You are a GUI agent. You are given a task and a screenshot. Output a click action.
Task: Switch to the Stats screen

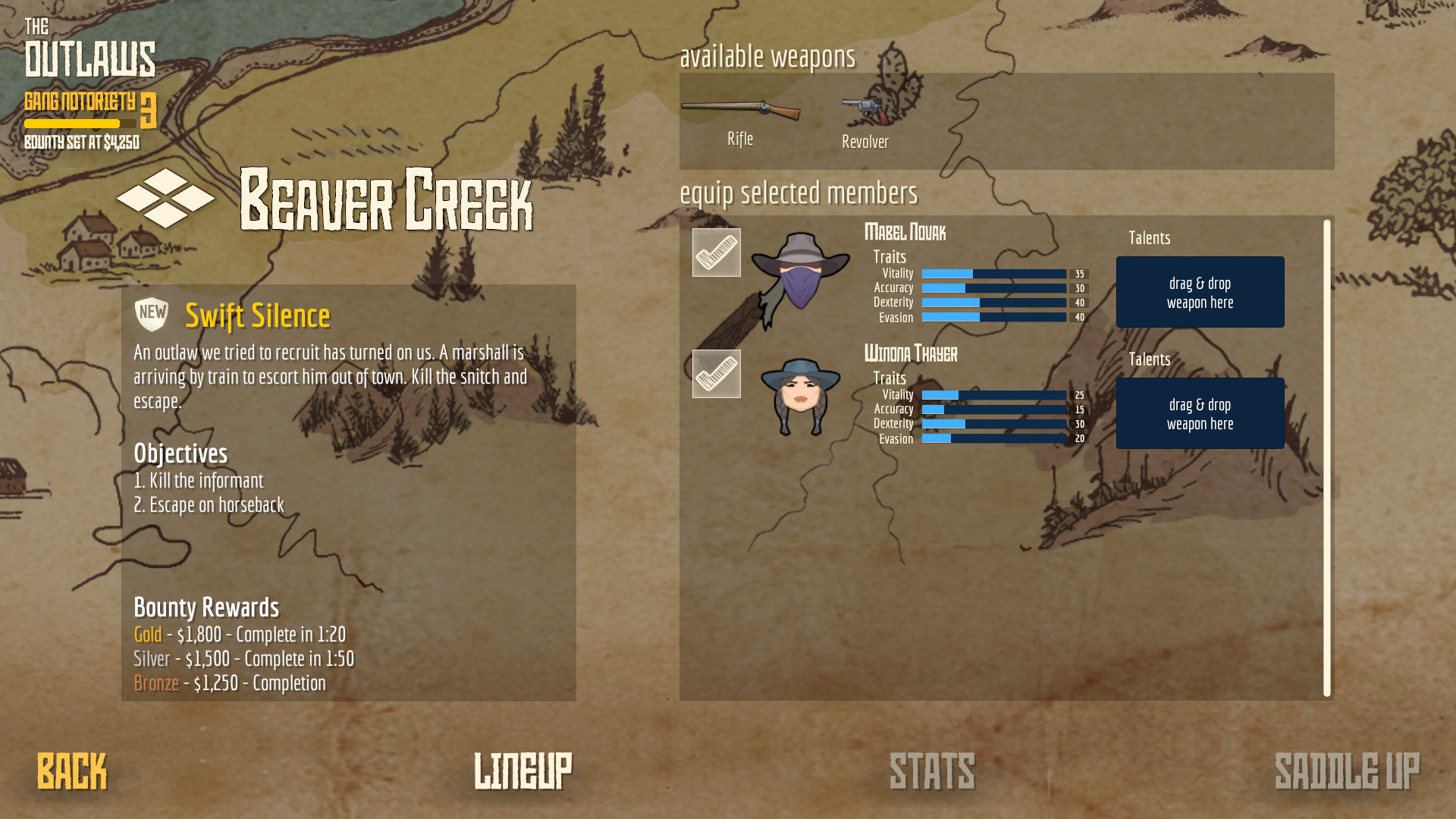932,772
